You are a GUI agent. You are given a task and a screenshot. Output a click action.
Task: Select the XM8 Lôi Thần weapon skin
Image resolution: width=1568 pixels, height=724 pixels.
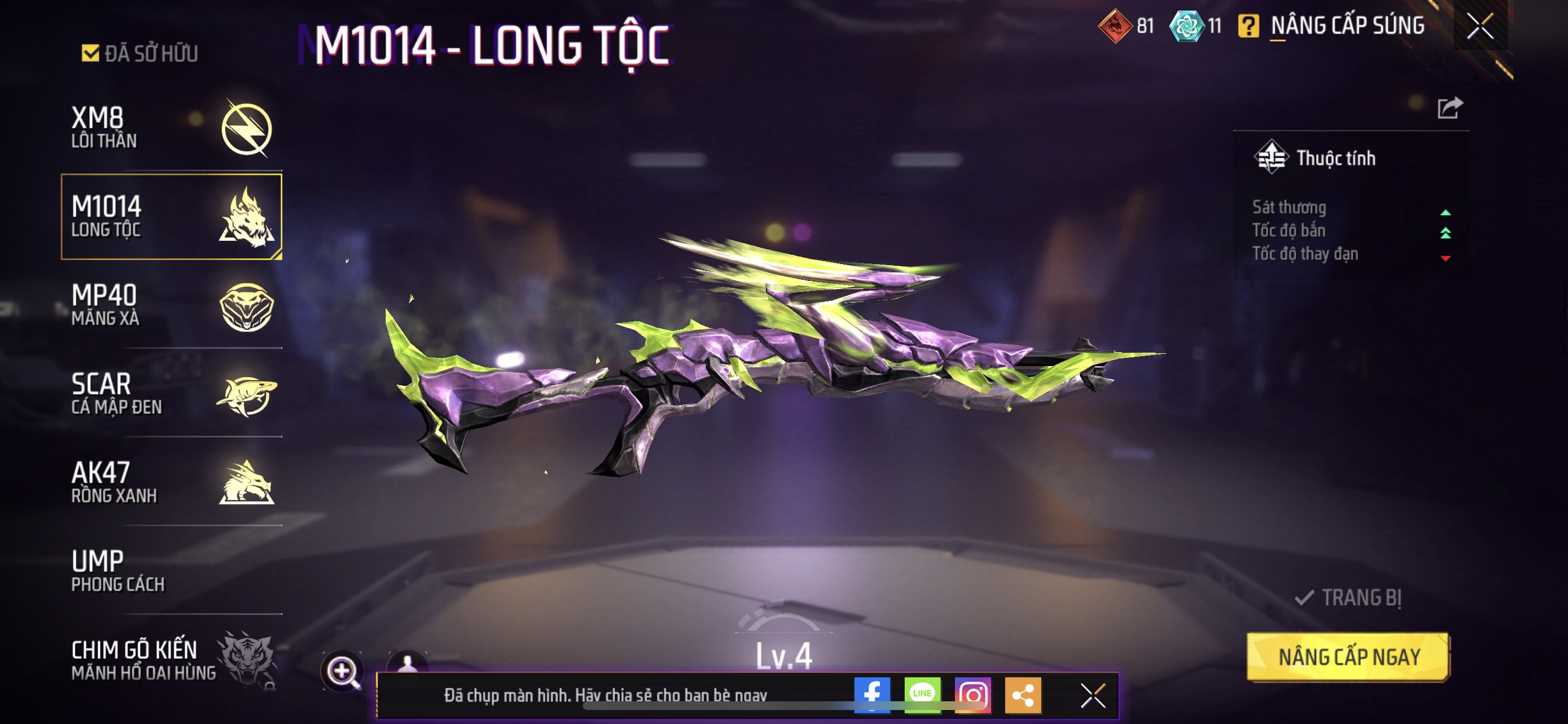pyautogui.click(x=171, y=128)
